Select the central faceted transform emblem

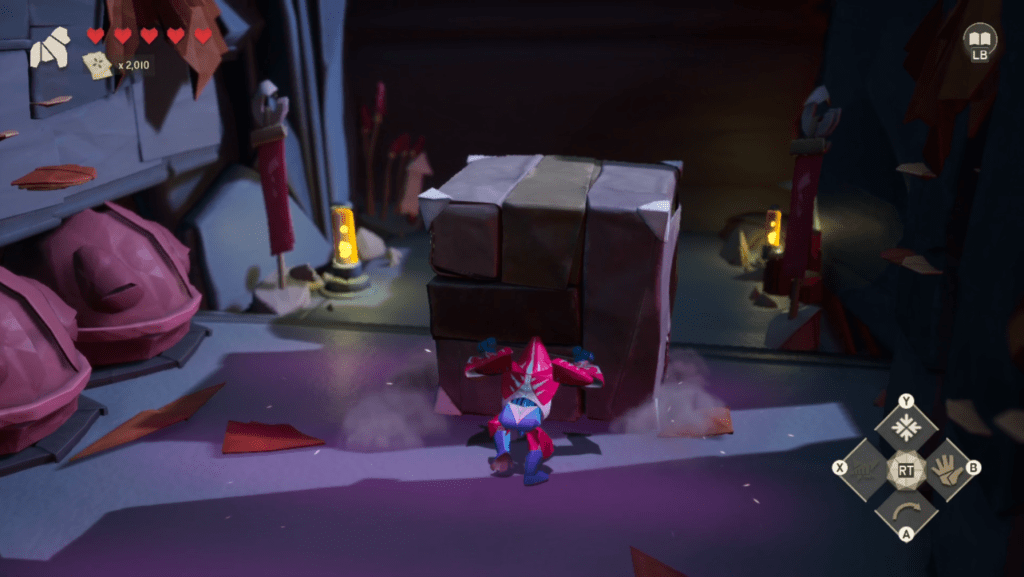906,468
